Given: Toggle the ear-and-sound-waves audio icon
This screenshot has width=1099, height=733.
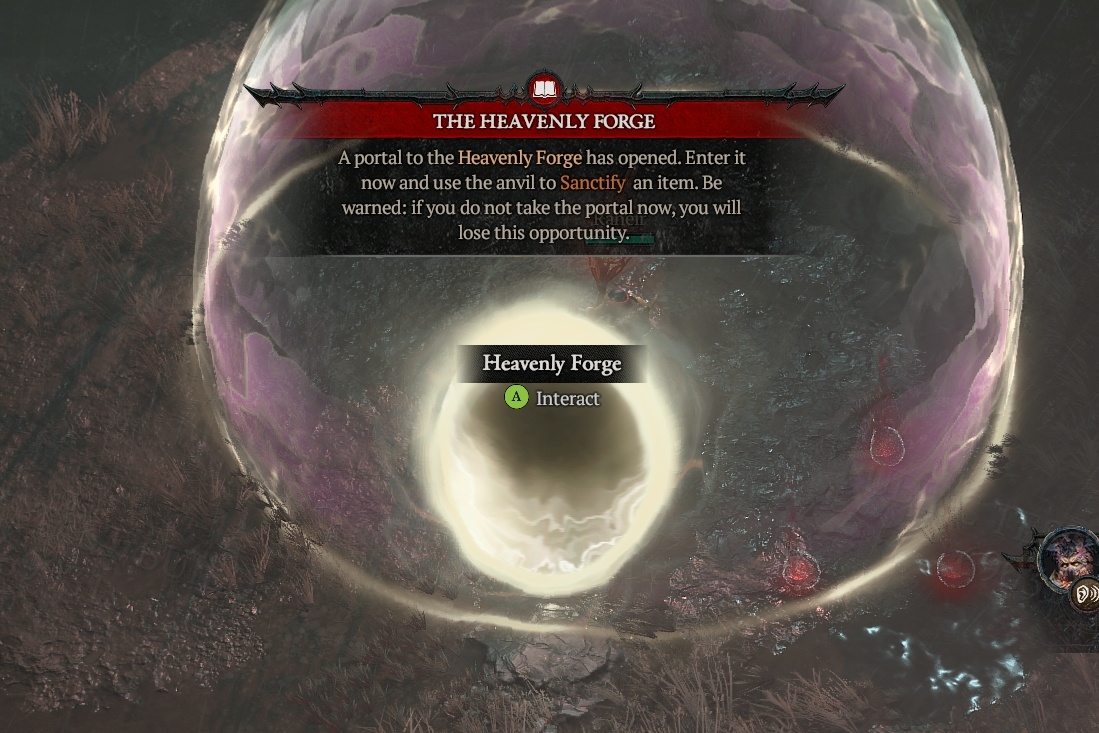Looking at the screenshot, I should [x=1084, y=596].
